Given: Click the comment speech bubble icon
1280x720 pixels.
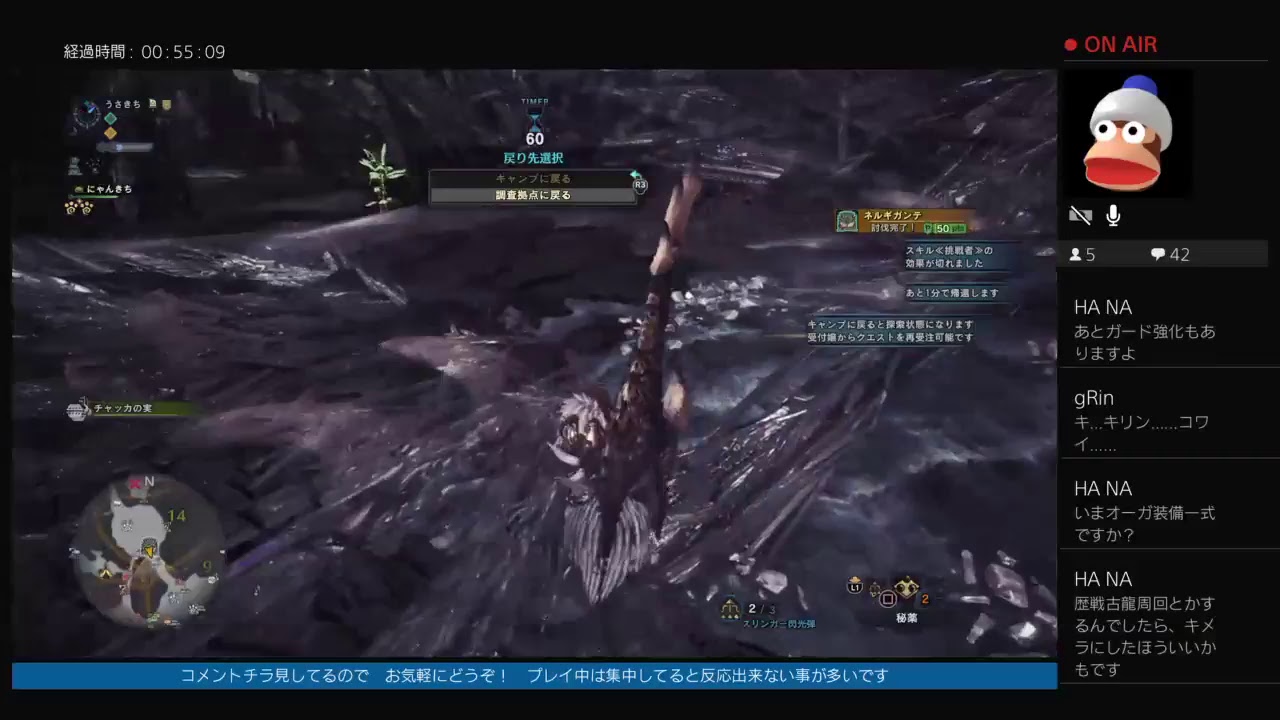Looking at the screenshot, I should [1156, 254].
